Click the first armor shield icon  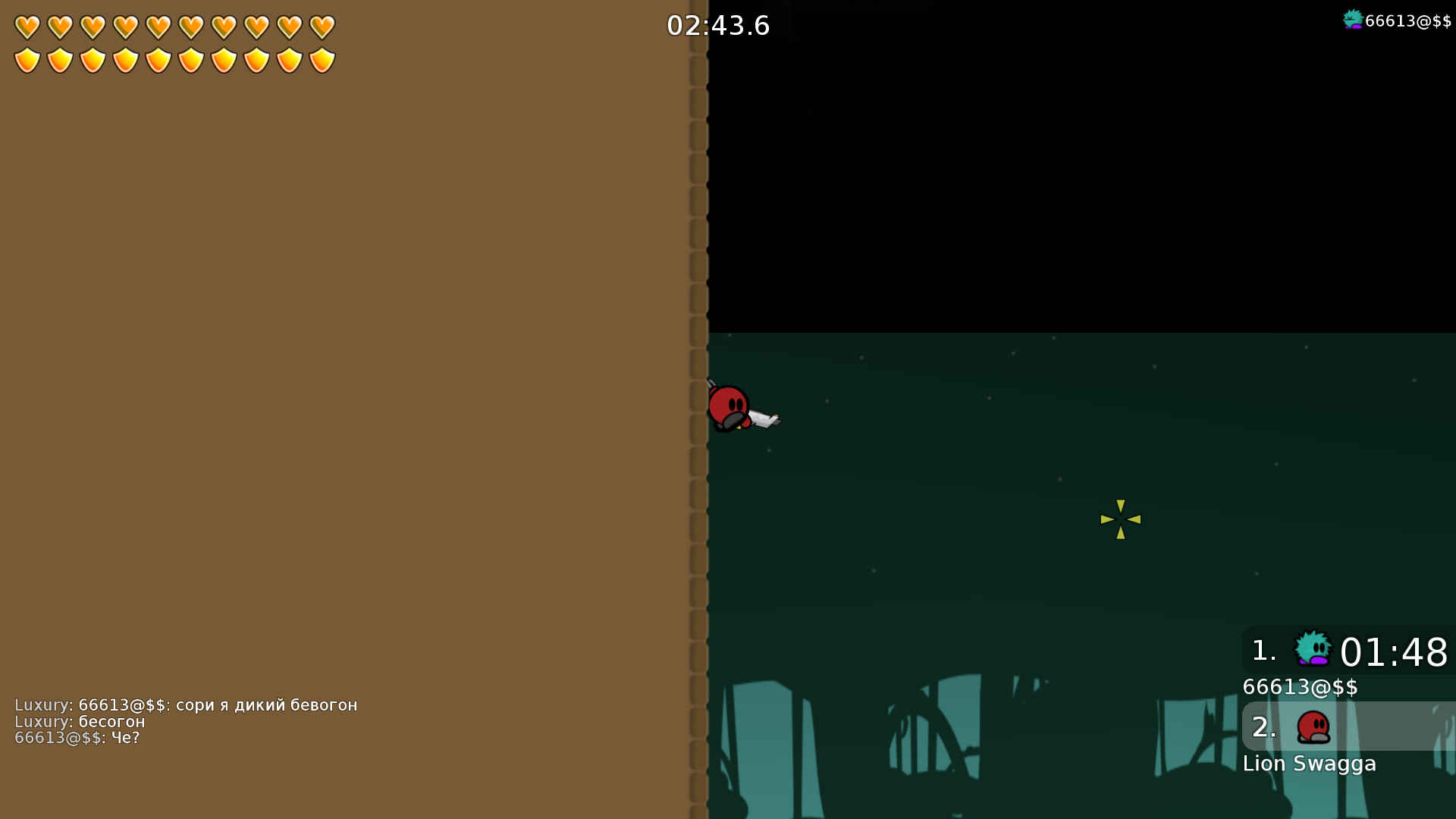click(x=27, y=59)
